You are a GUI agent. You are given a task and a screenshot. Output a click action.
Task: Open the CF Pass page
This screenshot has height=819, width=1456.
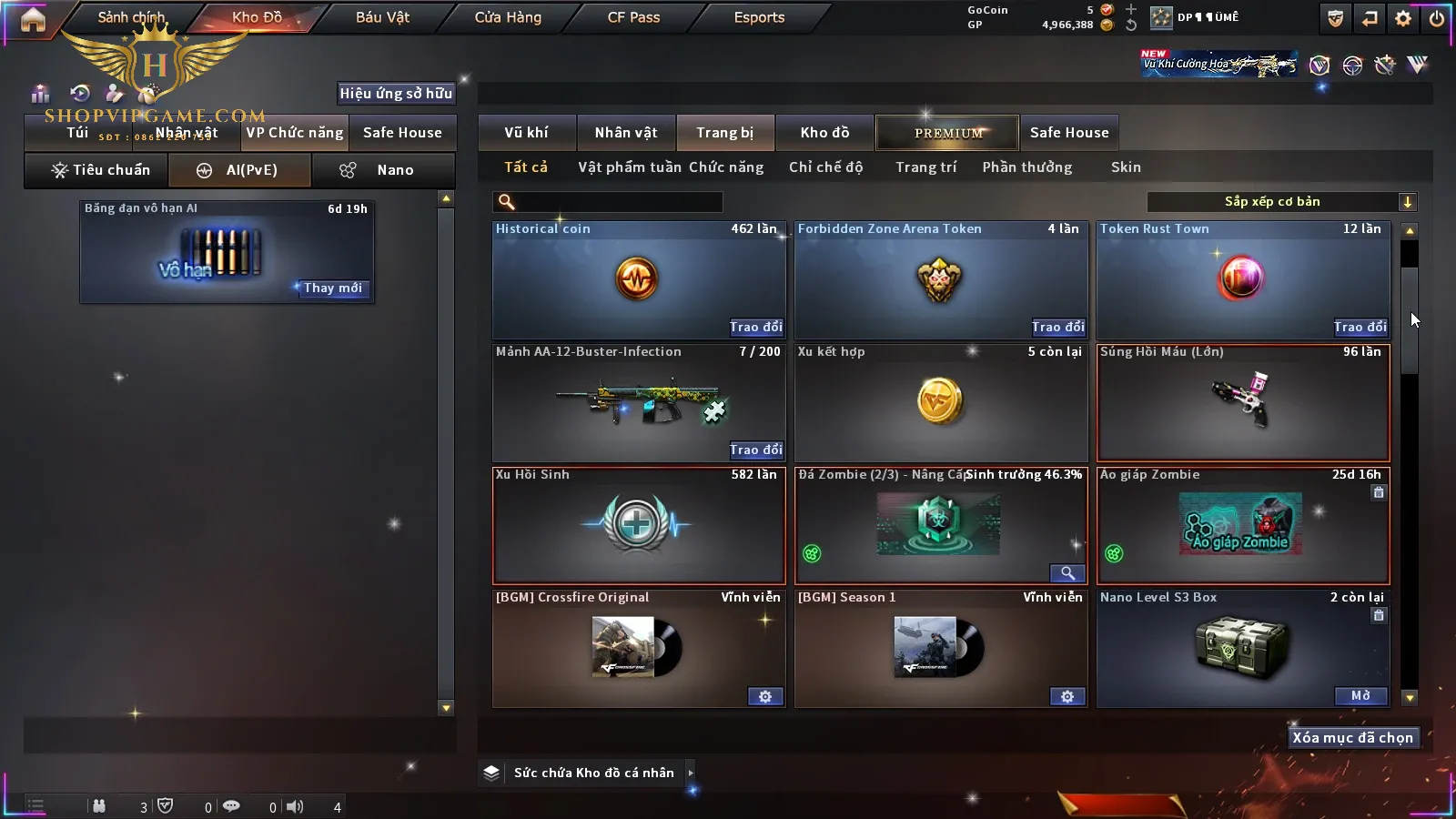633,17
